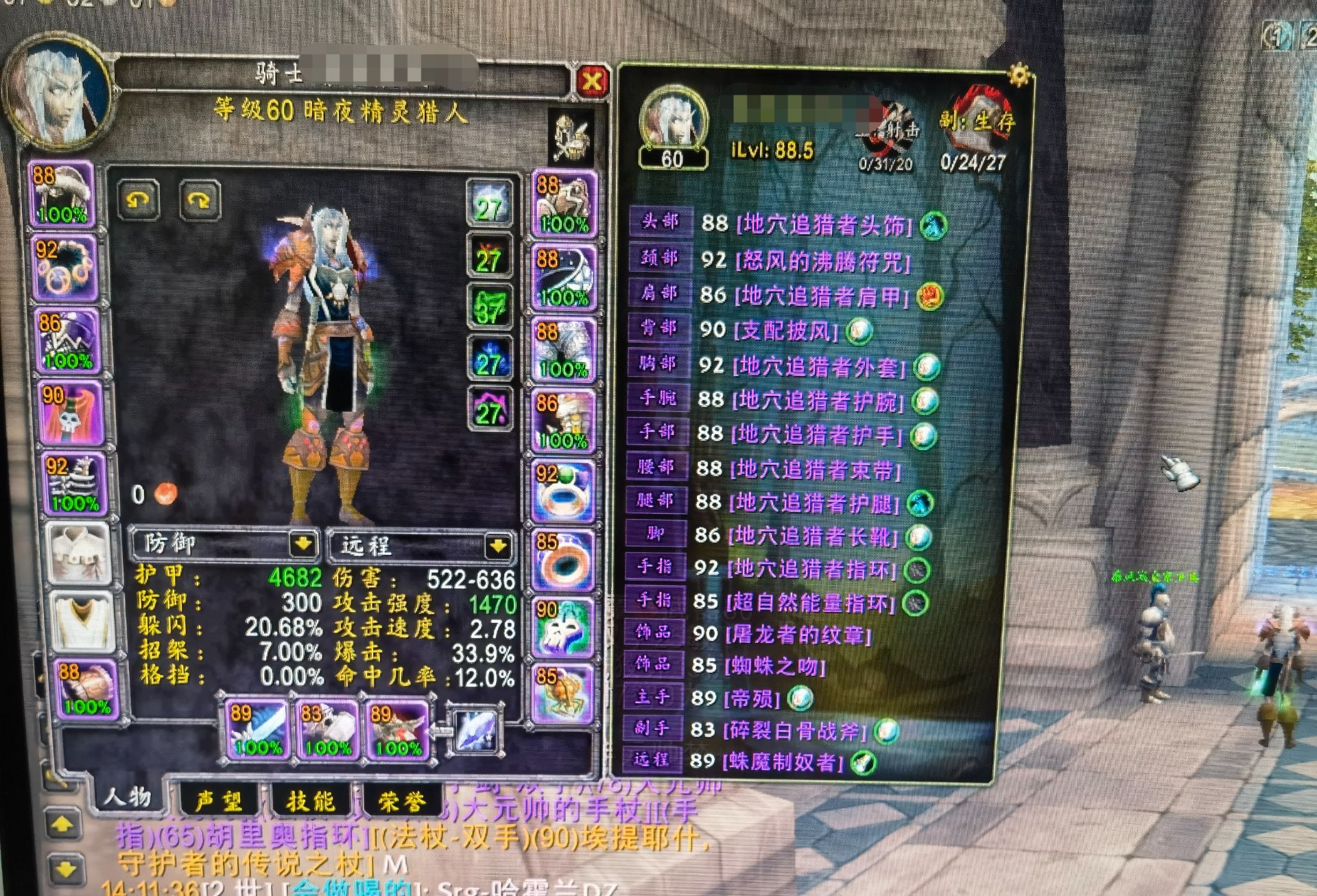Screen dimensions: 1317x896
Task: Select the 荣誉 honor tab
Action: pos(402,801)
